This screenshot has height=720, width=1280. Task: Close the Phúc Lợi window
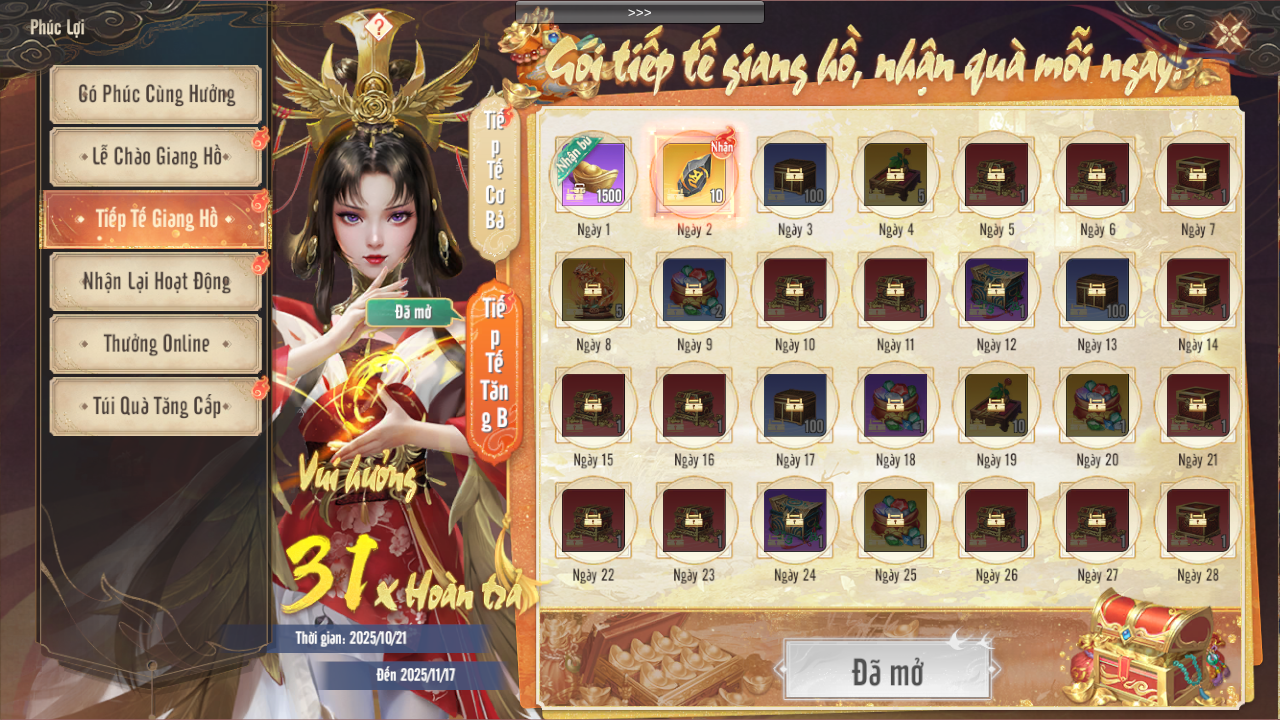[x=1229, y=33]
